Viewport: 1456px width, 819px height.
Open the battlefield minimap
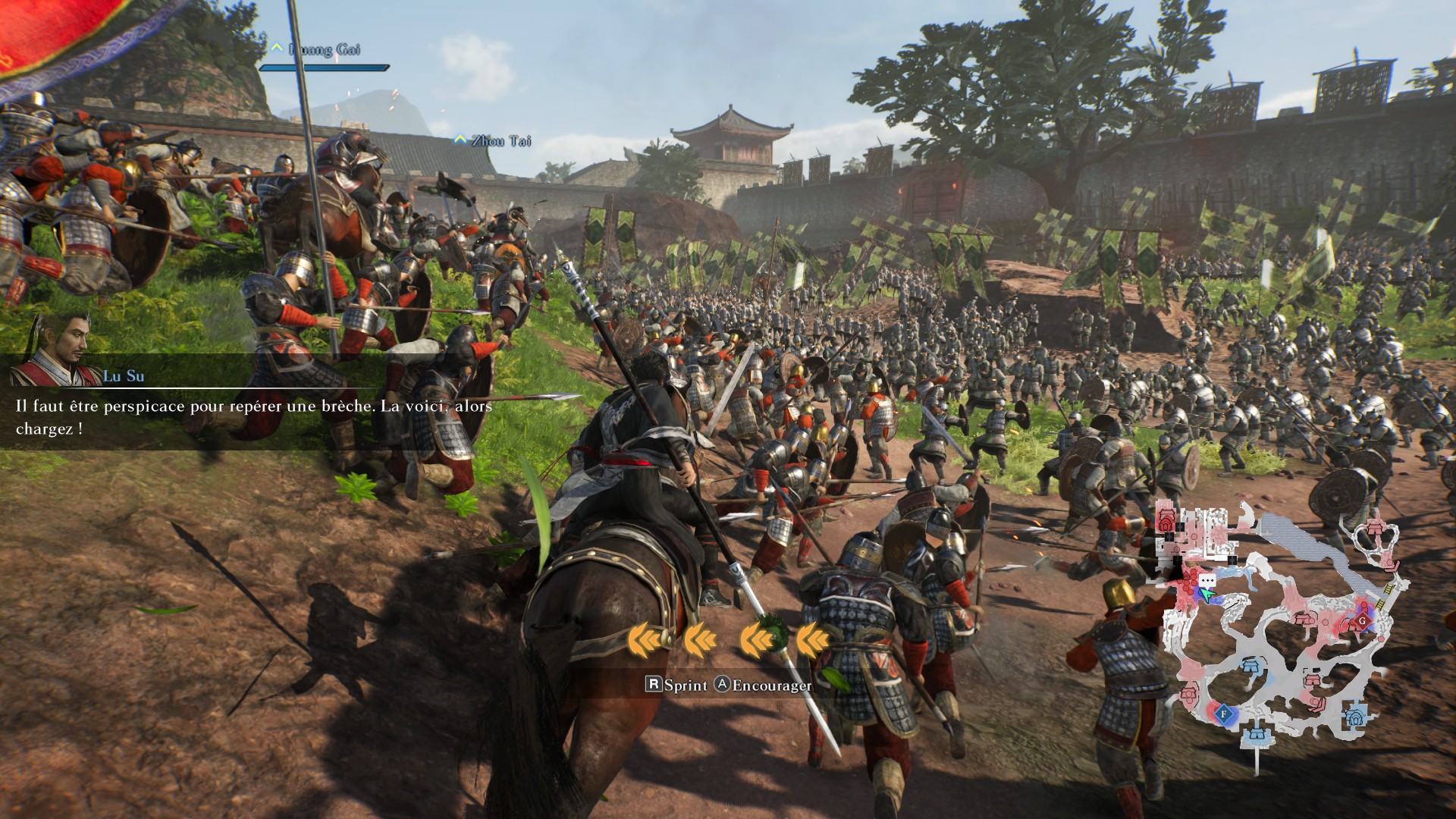pos(1282,629)
